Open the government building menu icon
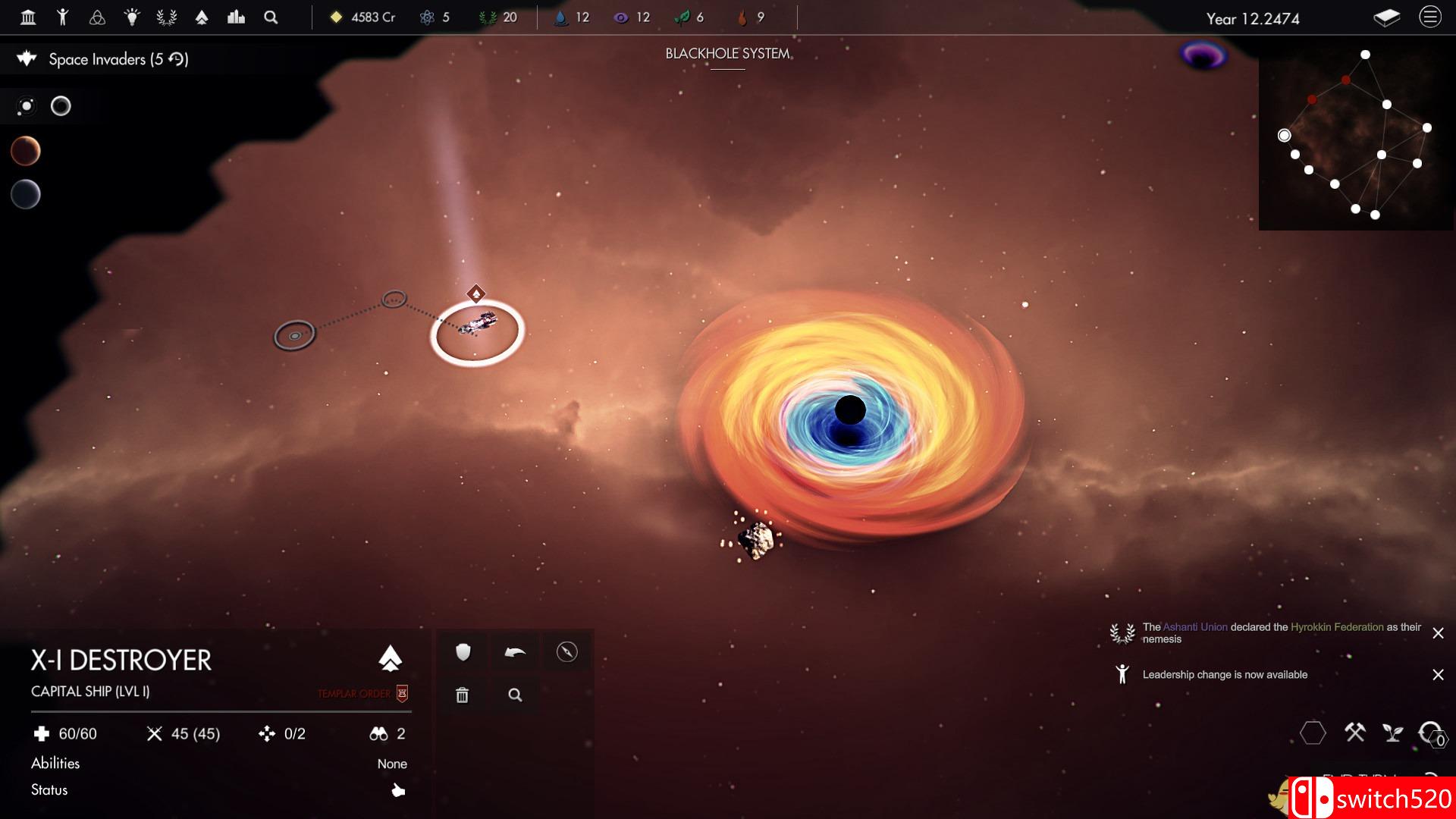 point(28,17)
